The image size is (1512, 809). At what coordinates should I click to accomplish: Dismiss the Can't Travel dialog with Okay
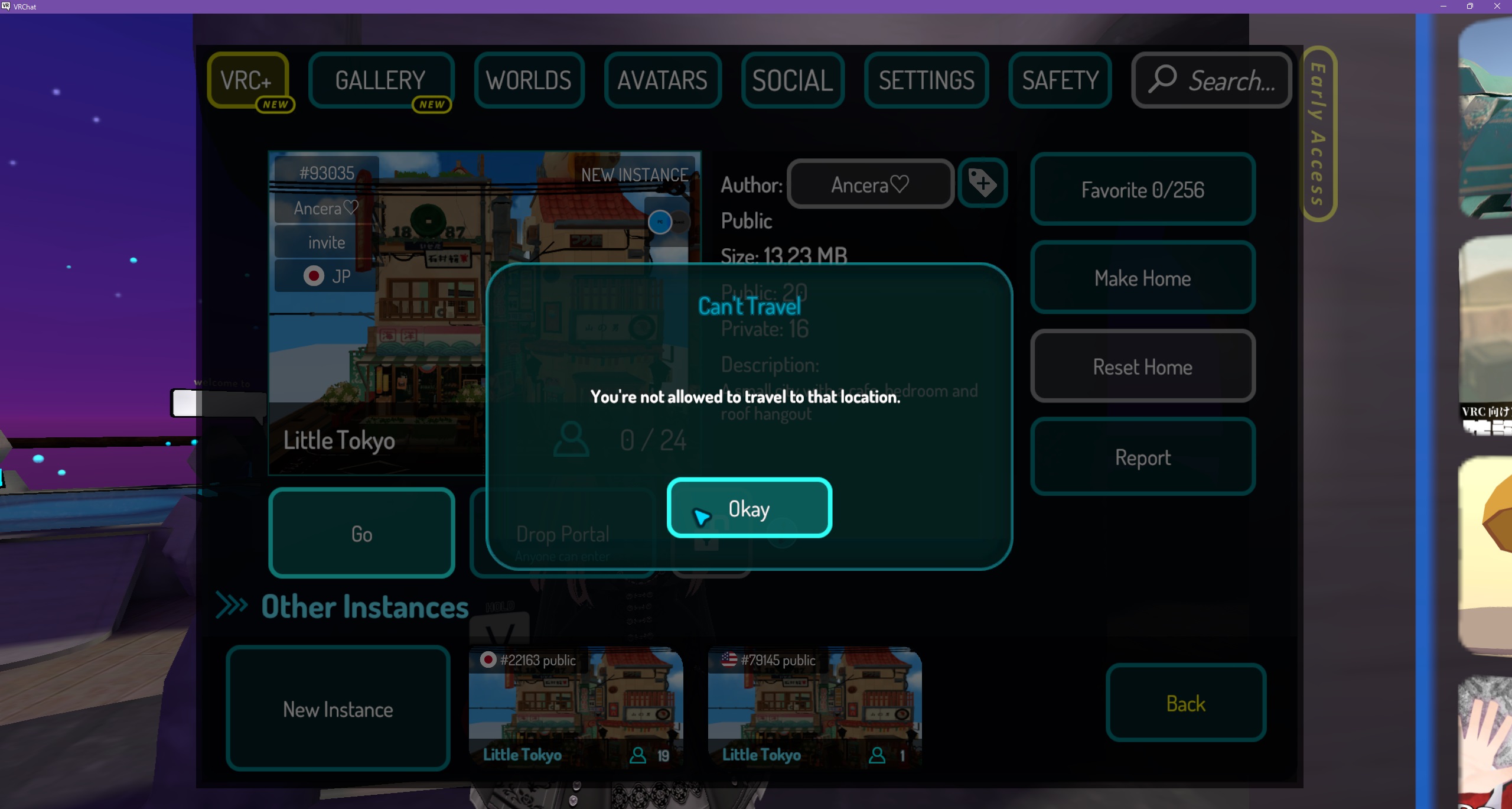(749, 508)
